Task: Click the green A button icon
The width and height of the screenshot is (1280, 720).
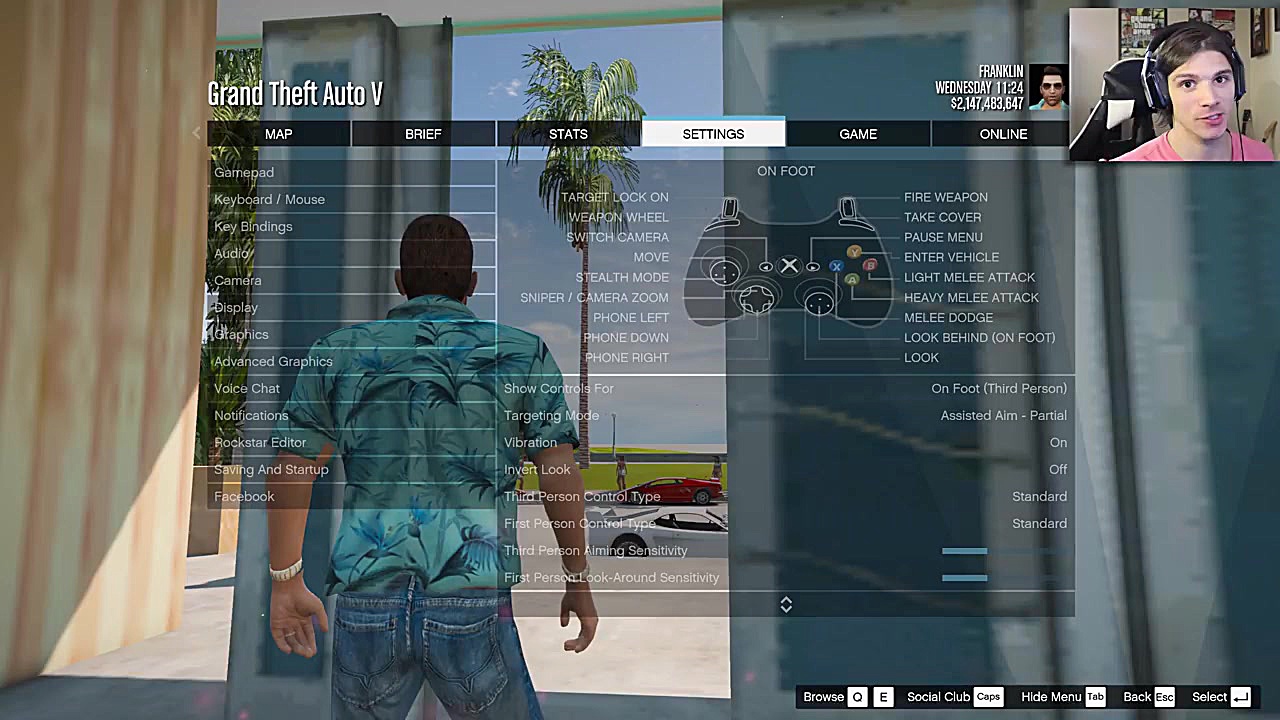Action: pos(854,281)
